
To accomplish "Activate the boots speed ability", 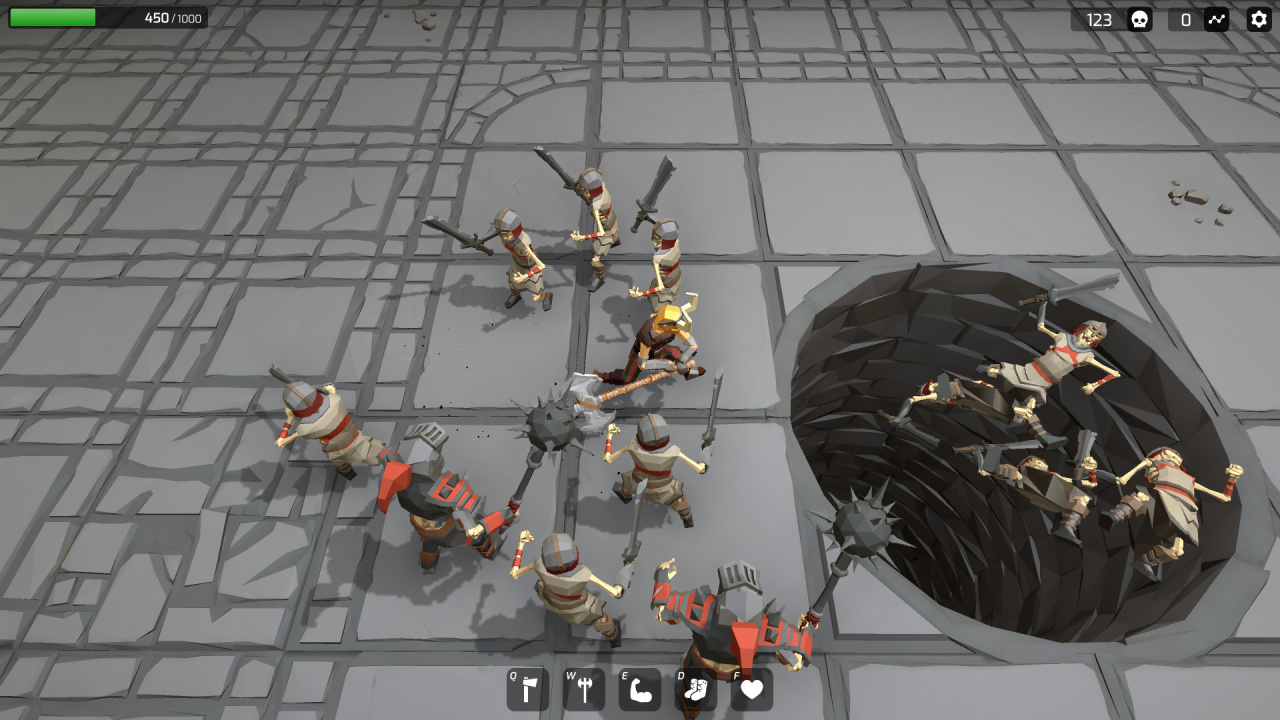I will pyautogui.click(x=696, y=689).
